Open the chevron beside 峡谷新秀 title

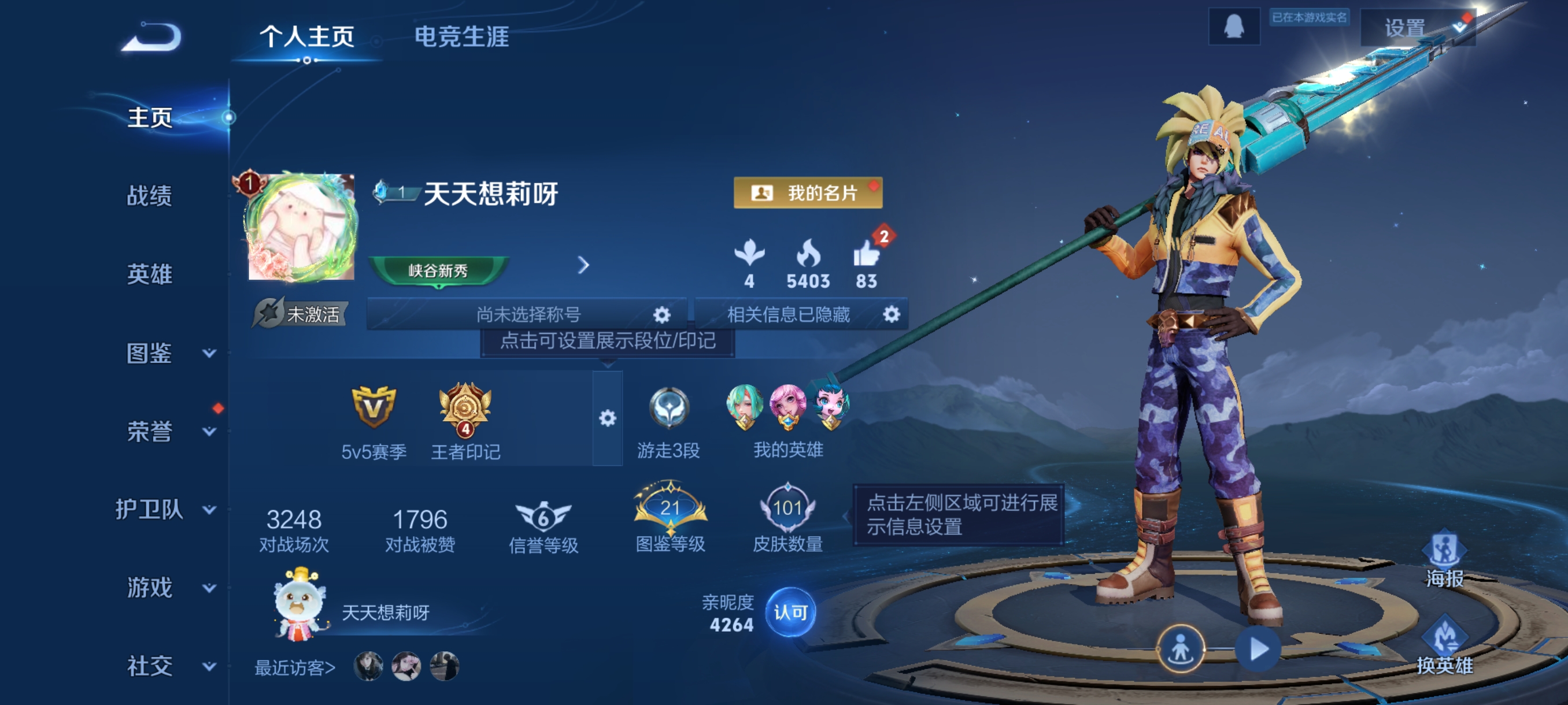(x=585, y=266)
